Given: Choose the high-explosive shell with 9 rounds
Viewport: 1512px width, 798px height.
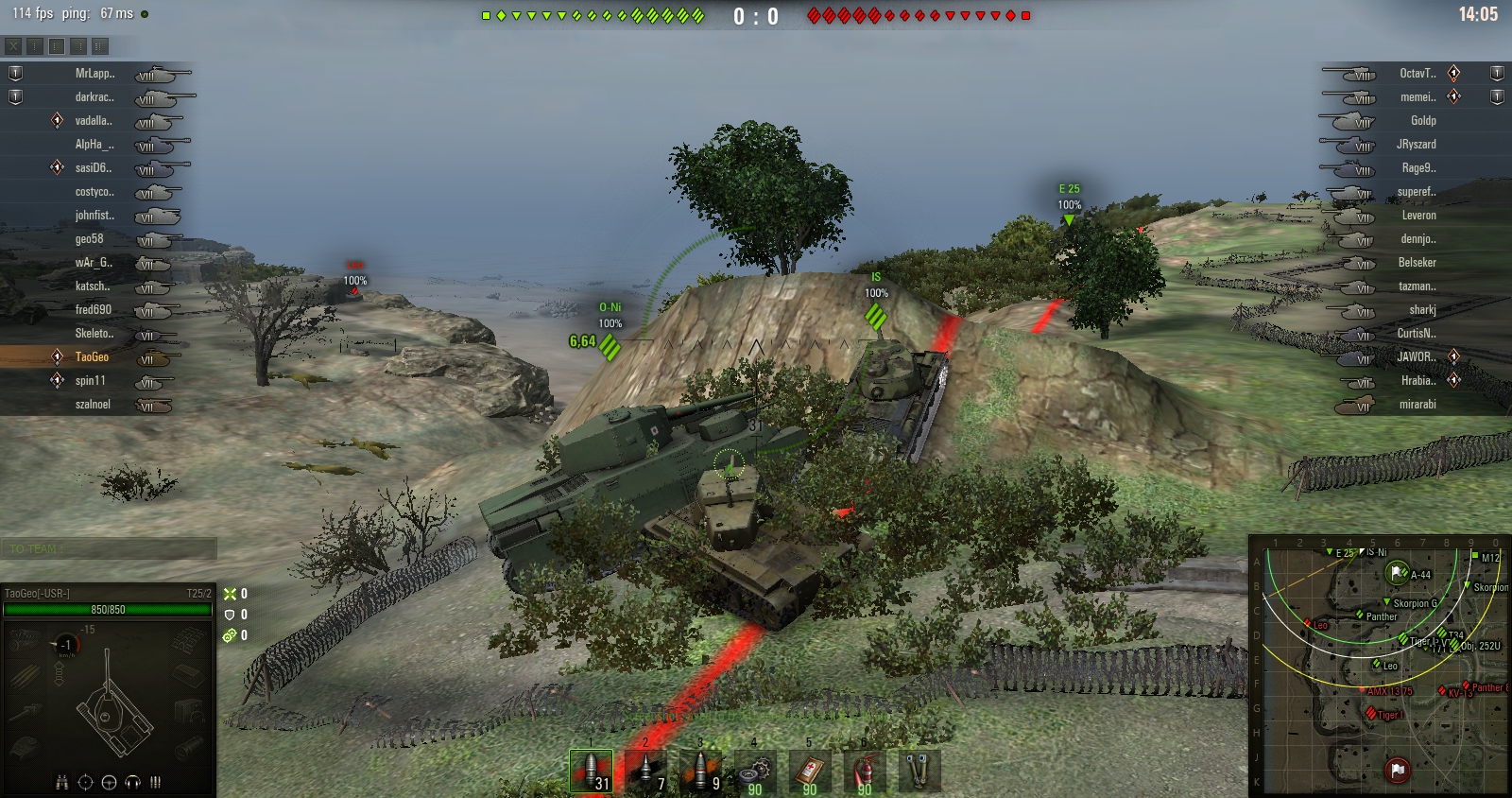Looking at the screenshot, I should [x=701, y=771].
